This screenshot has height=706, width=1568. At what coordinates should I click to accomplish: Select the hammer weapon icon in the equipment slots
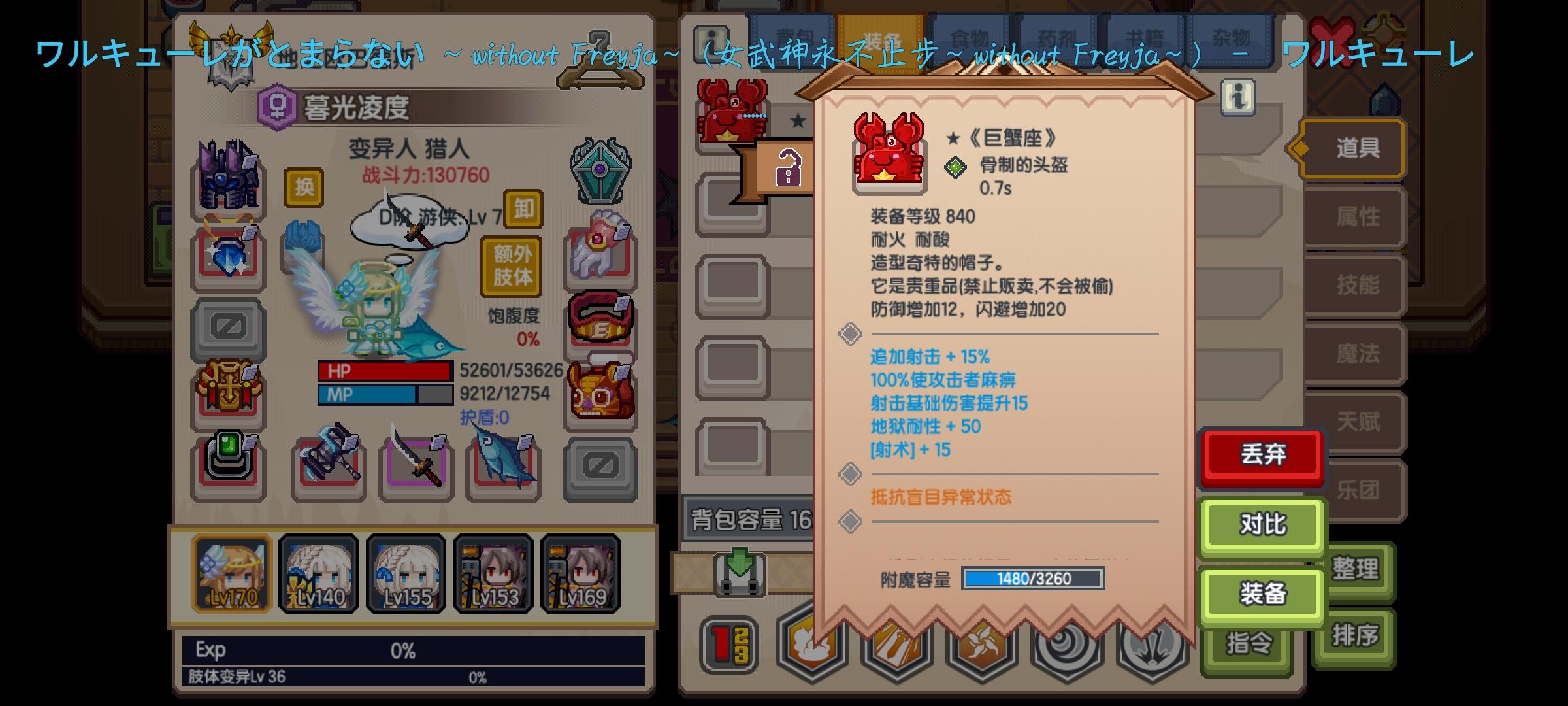[x=330, y=465]
